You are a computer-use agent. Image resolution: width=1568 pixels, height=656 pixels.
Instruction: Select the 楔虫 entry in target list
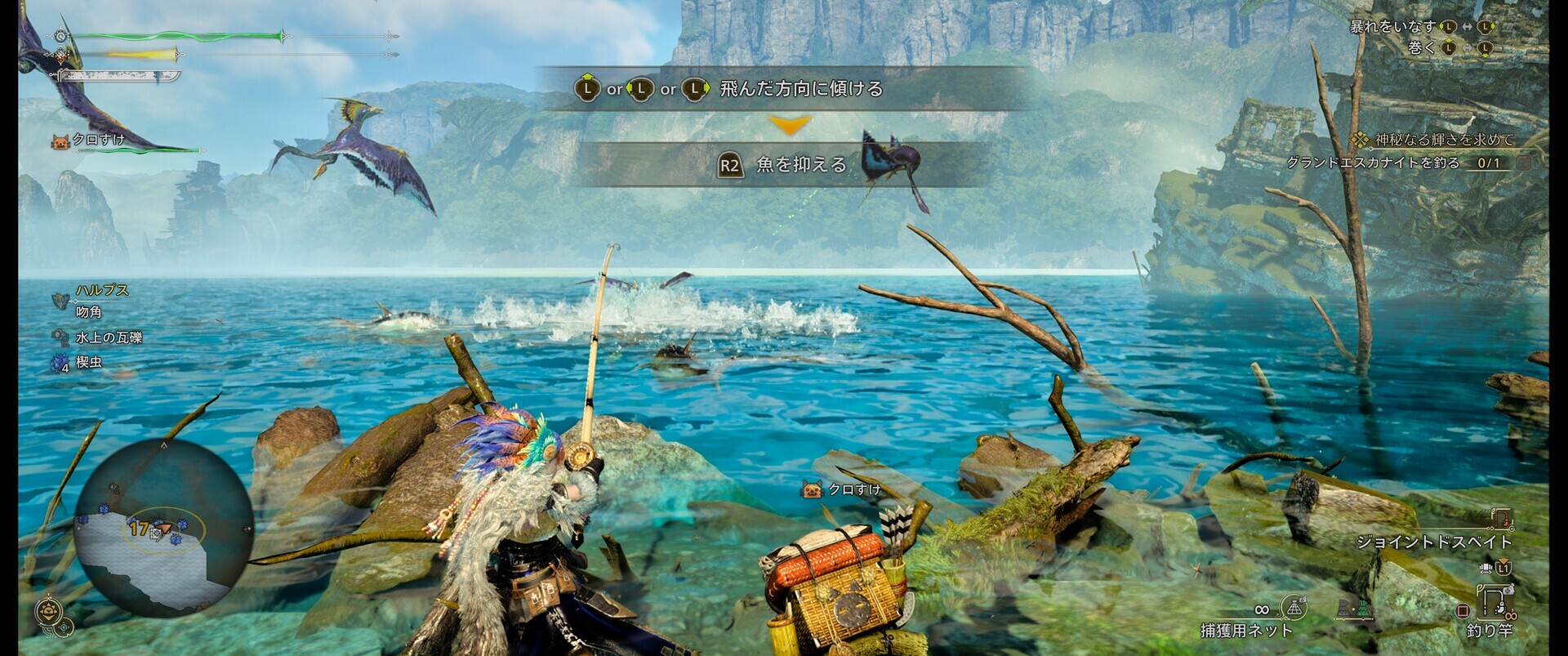(x=88, y=362)
